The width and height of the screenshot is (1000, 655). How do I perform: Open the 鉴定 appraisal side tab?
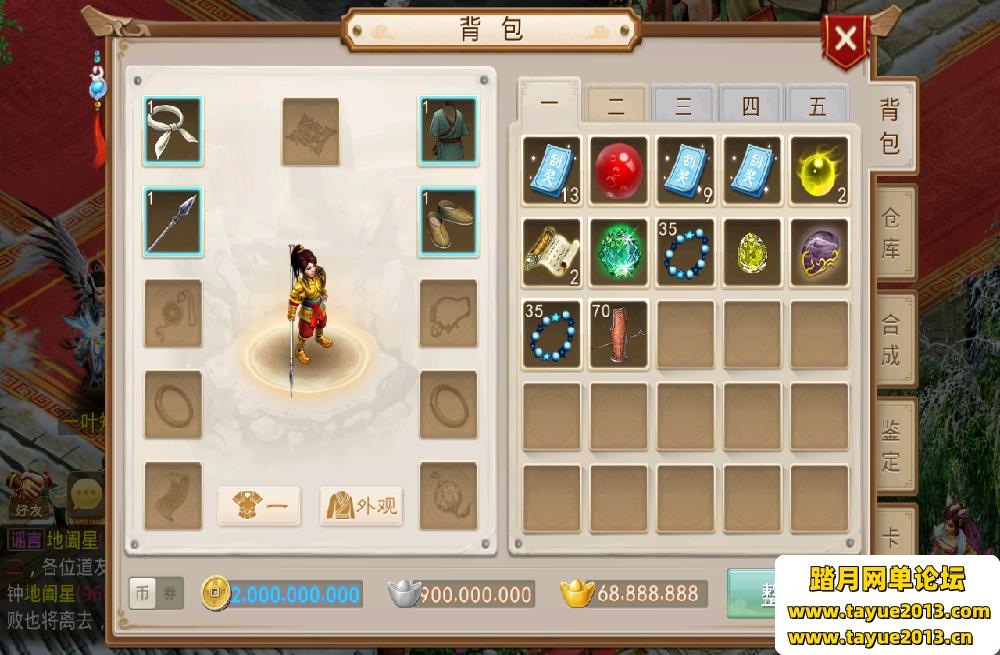[890, 447]
